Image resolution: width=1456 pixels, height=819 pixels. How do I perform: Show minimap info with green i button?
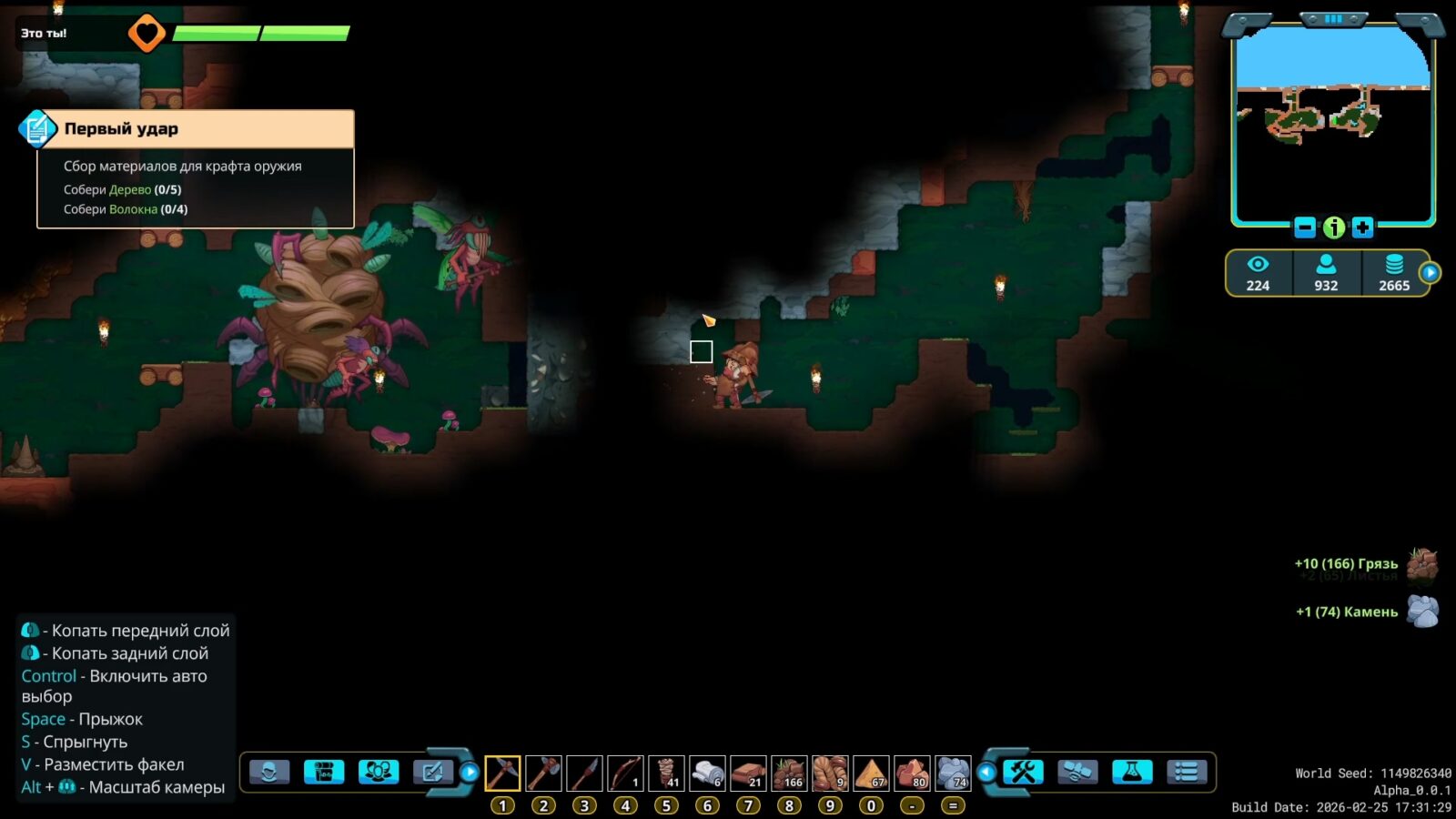click(x=1333, y=227)
